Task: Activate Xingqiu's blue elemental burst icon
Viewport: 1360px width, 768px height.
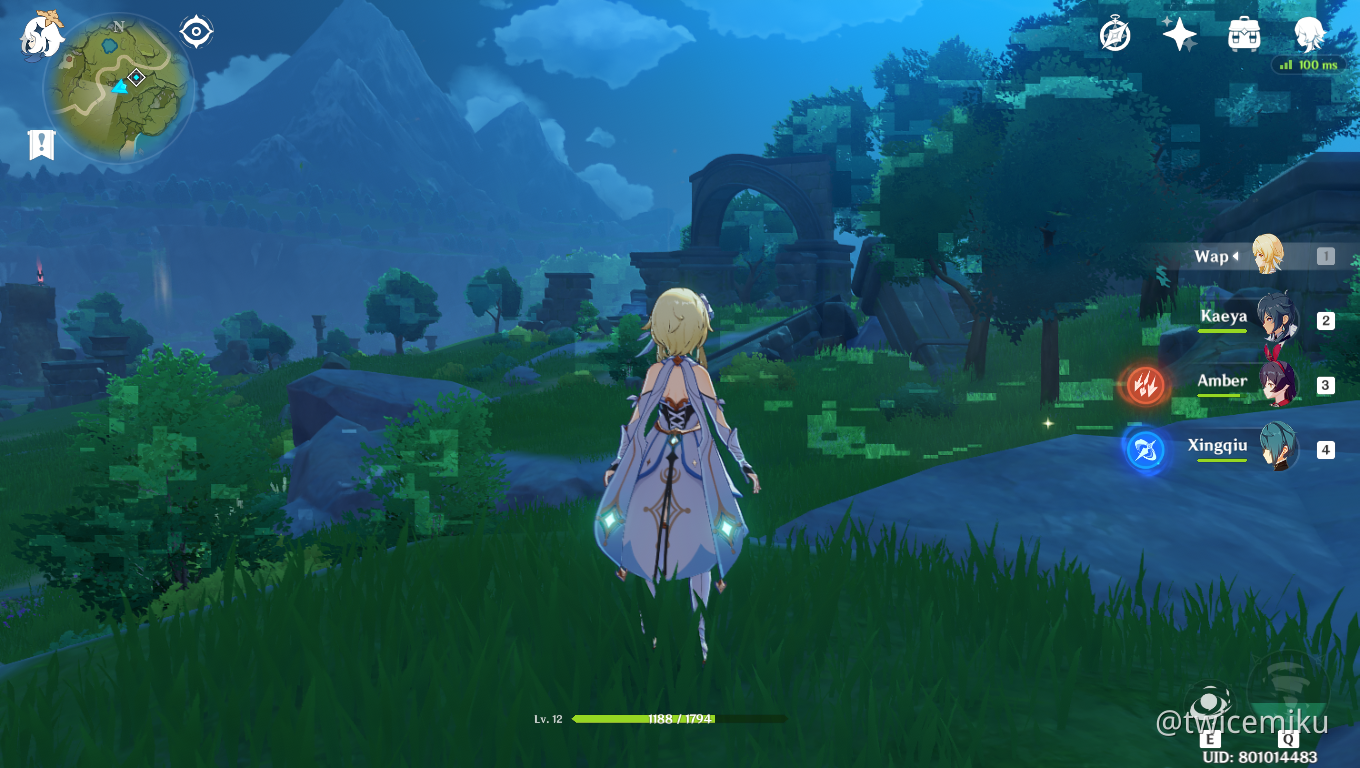Action: pos(1145,450)
